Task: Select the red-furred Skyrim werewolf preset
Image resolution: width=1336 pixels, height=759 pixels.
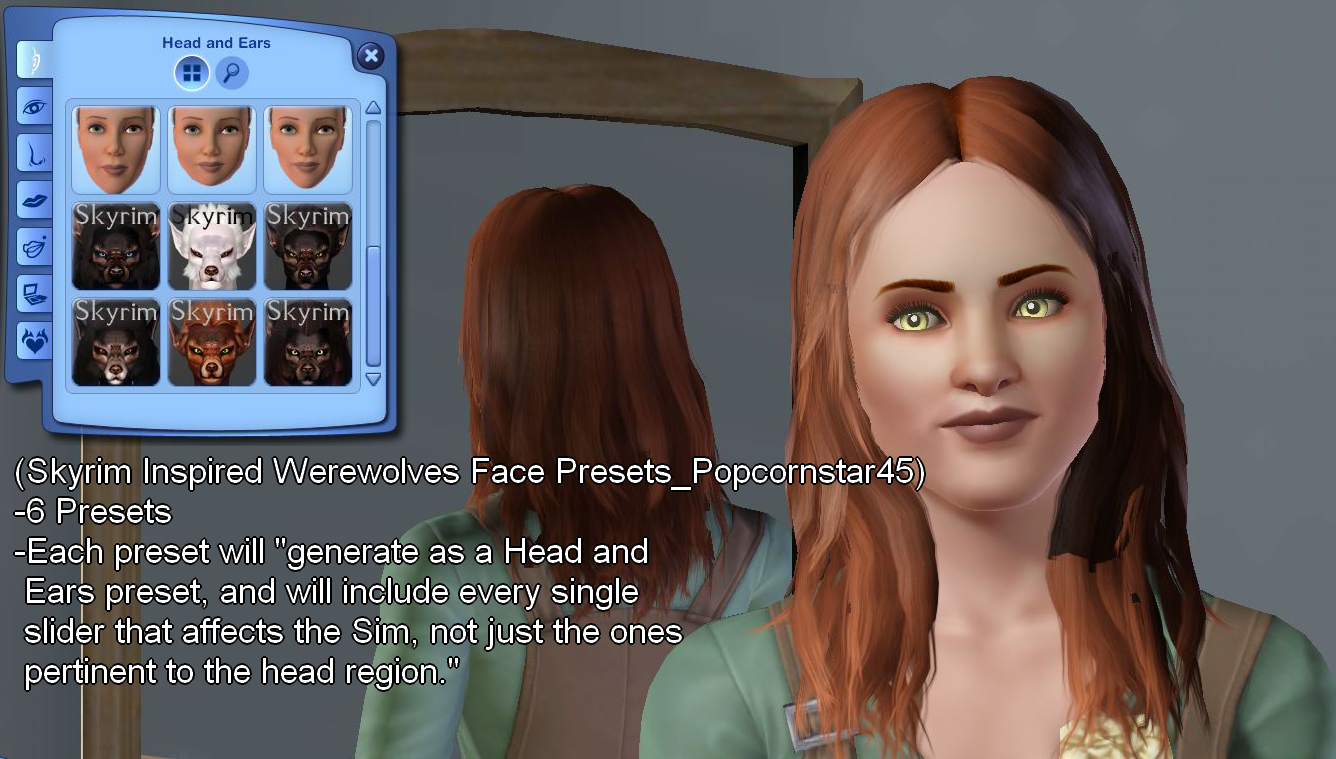Action: [212, 343]
